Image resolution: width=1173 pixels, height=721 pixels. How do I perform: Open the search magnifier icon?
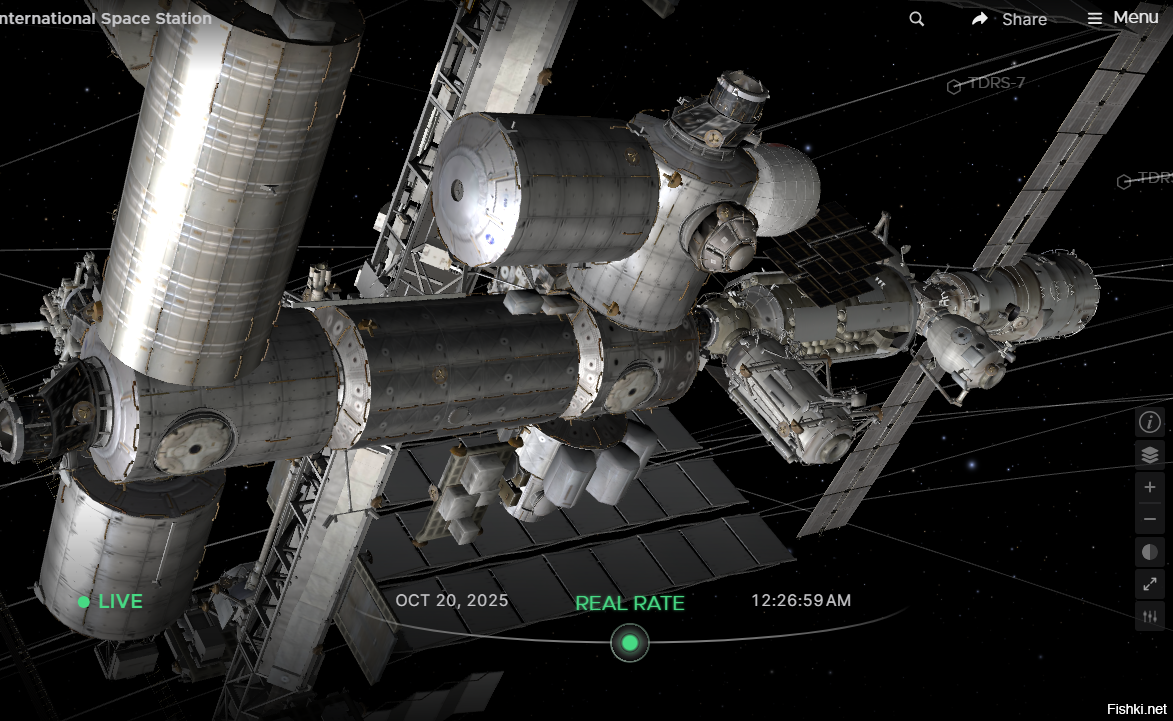point(917,19)
